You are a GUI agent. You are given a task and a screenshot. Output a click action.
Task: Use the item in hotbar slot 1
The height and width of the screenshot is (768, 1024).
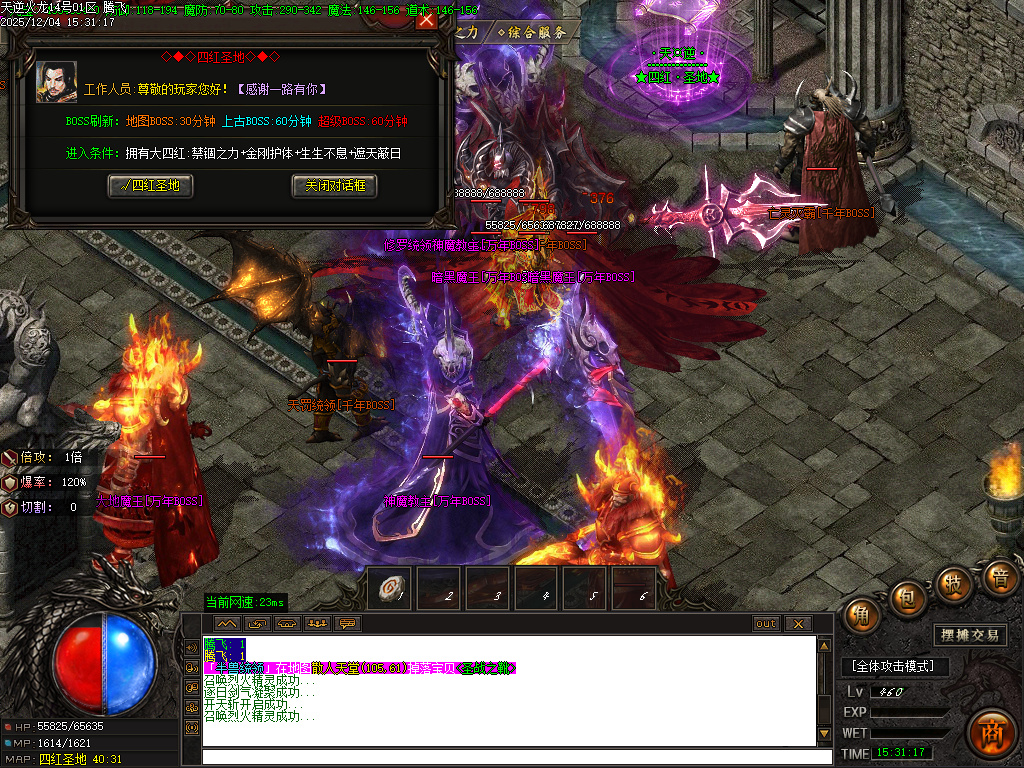click(389, 590)
